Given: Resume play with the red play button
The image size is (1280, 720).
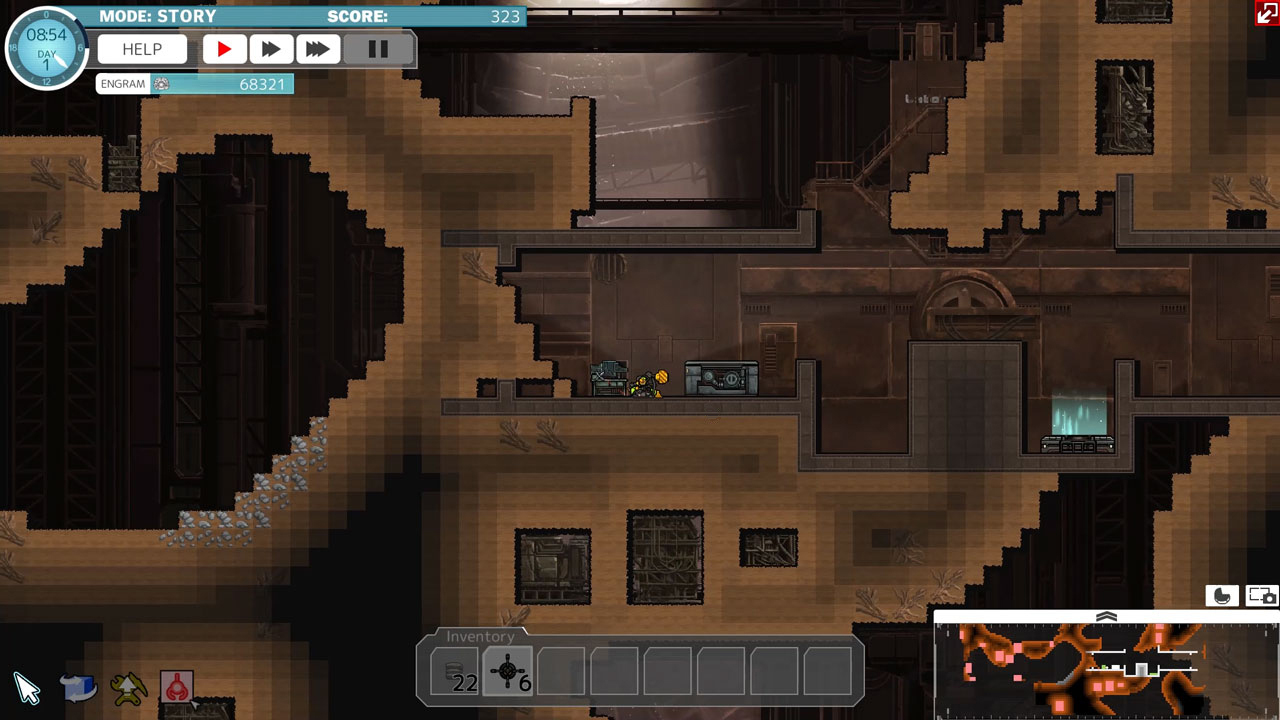Looking at the screenshot, I should (x=224, y=48).
